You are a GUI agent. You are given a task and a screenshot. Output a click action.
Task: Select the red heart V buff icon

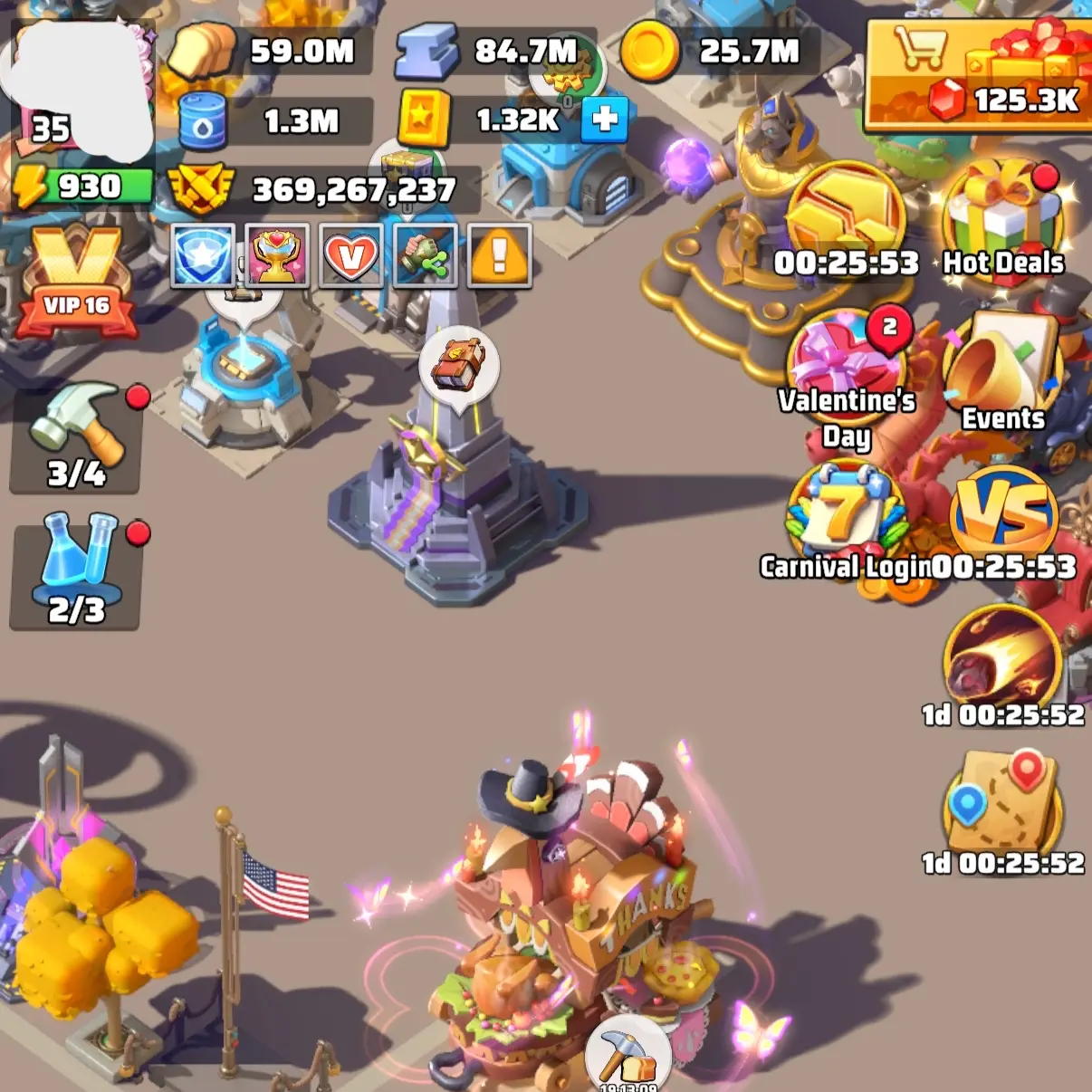[x=351, y=257]
